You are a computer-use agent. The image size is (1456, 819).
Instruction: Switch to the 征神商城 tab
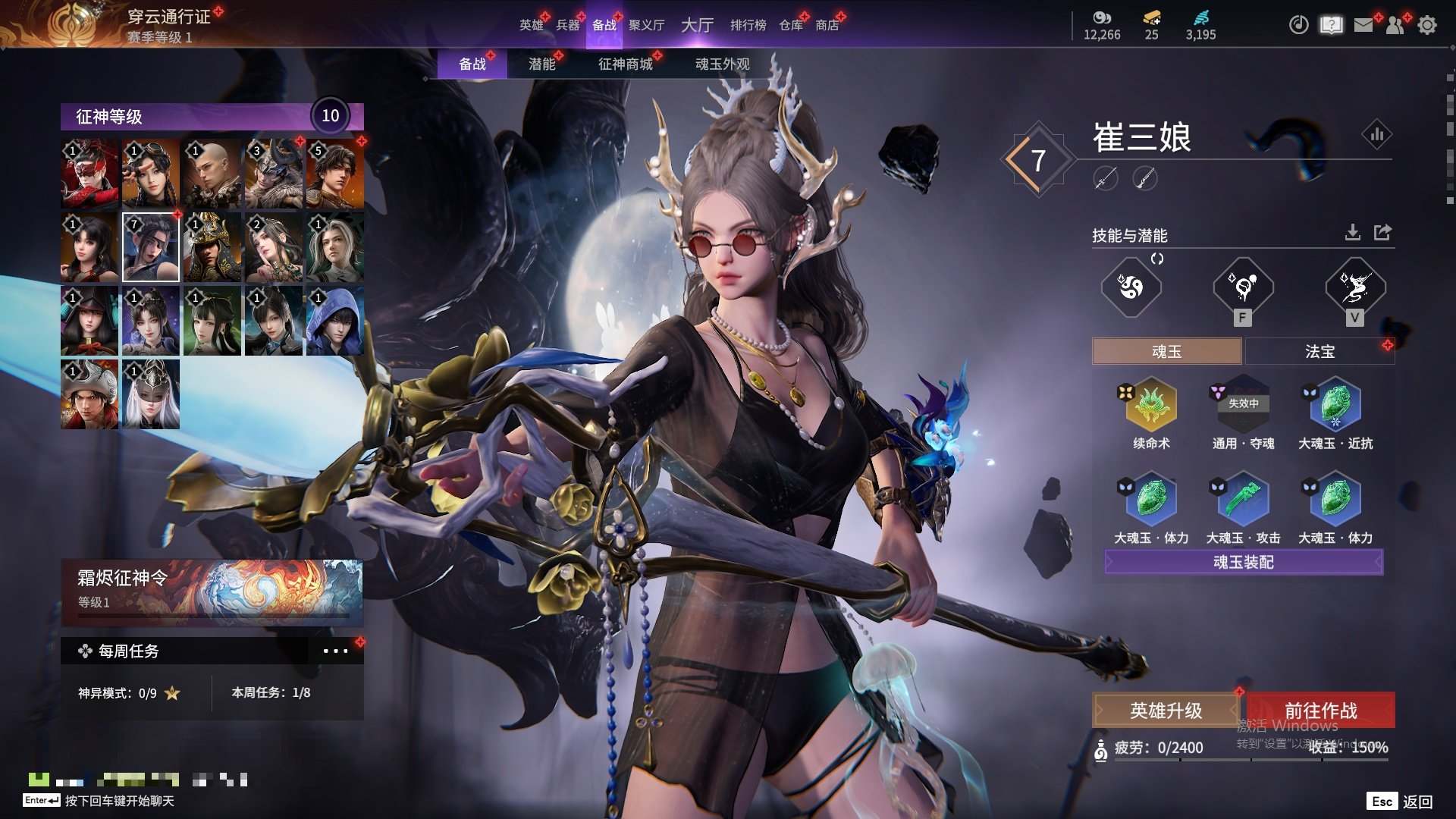[x=625, y=64]
